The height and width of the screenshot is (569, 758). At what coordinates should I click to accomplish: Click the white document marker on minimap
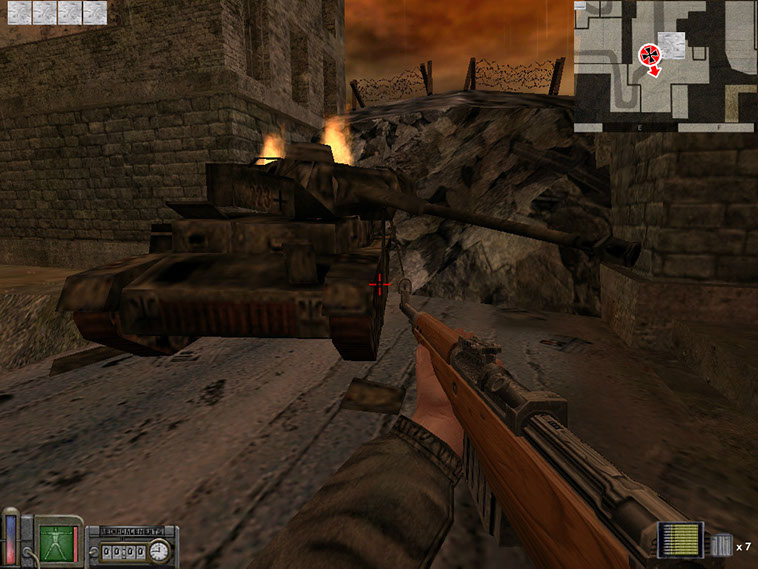click(x=672, y=43)
